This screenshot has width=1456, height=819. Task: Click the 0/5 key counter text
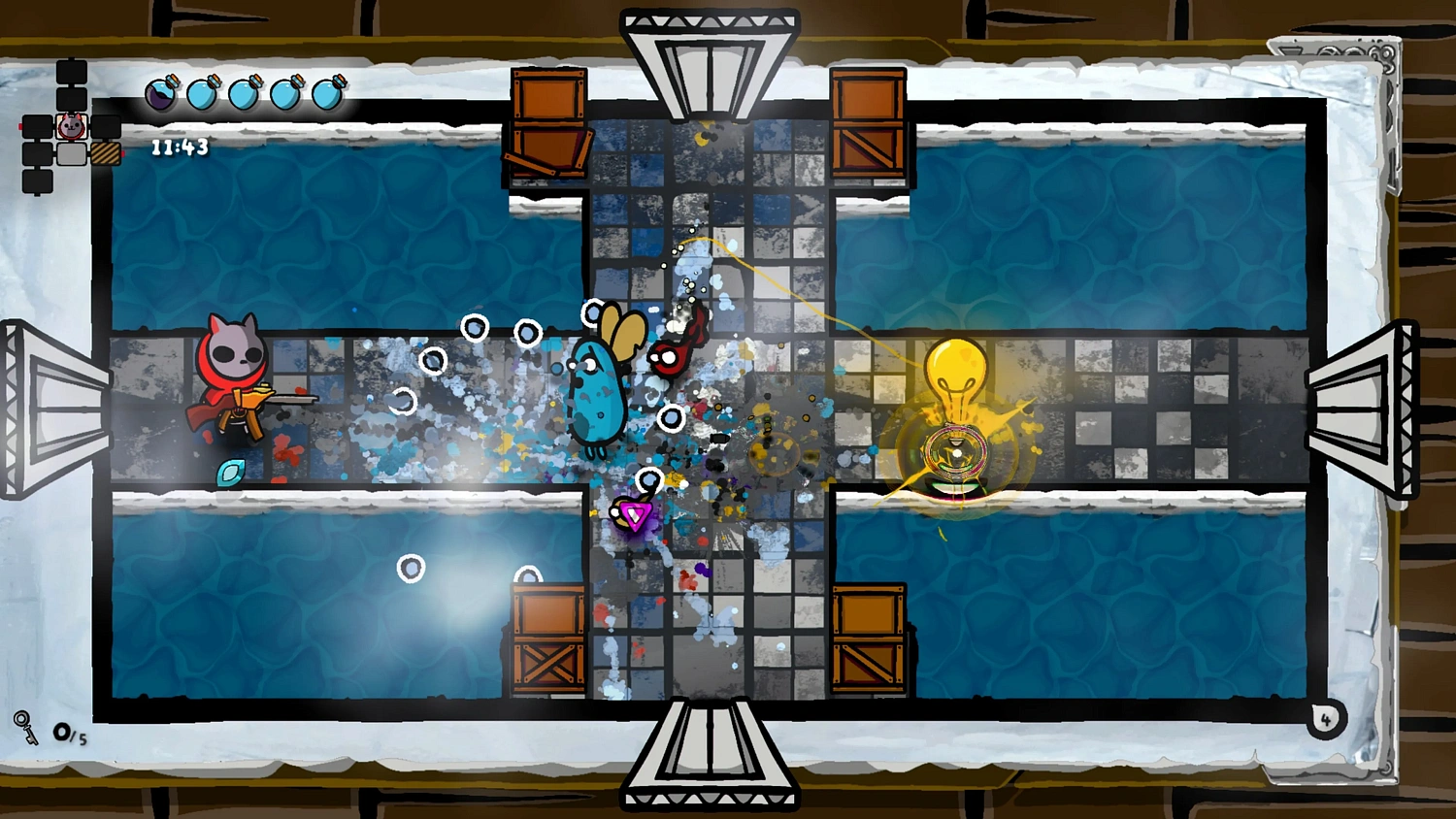[x=68, y=733]
